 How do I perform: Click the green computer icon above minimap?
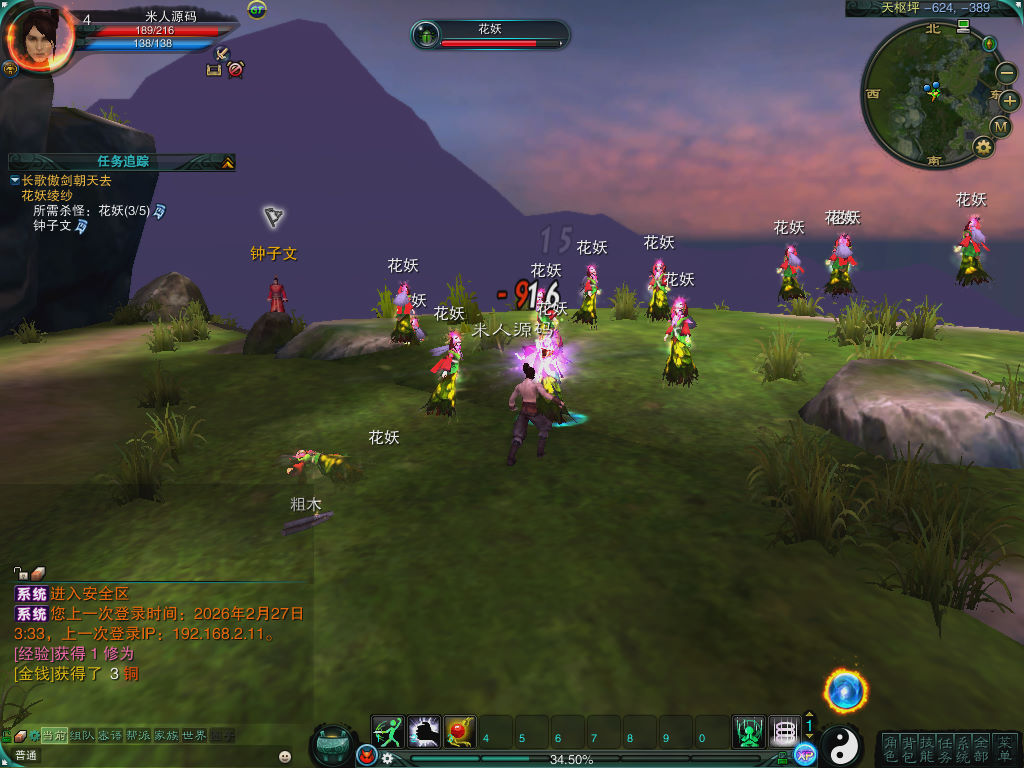click(963, 25)
